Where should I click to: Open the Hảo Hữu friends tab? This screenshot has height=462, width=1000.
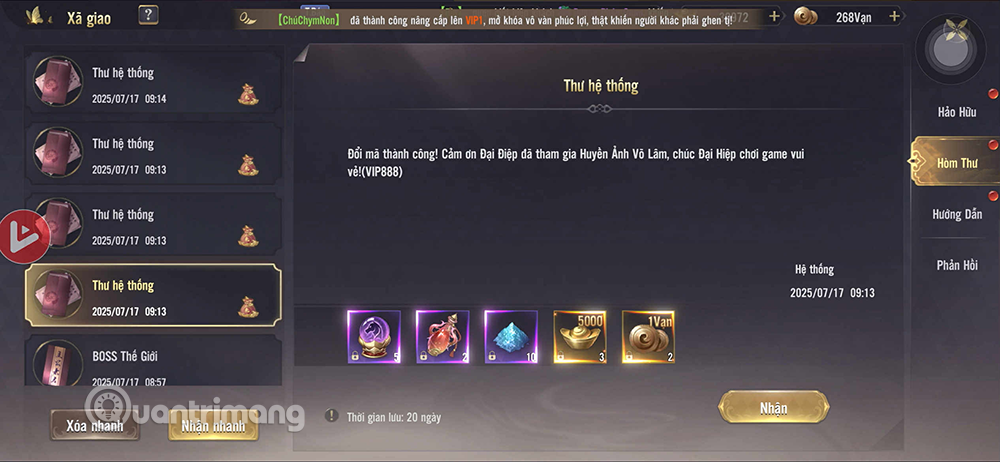click(956, 111)
